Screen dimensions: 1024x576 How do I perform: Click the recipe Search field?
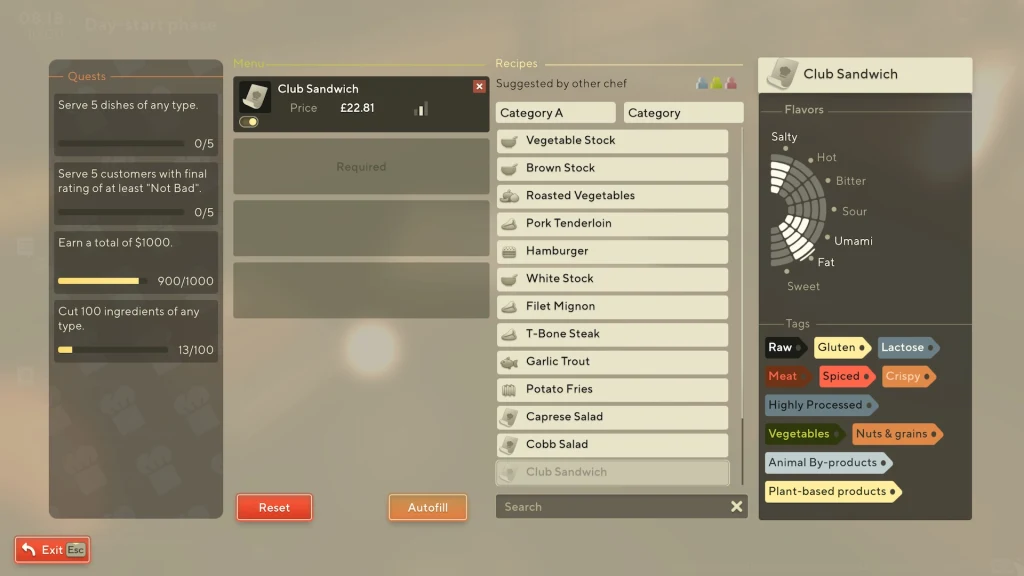[610, 507]
